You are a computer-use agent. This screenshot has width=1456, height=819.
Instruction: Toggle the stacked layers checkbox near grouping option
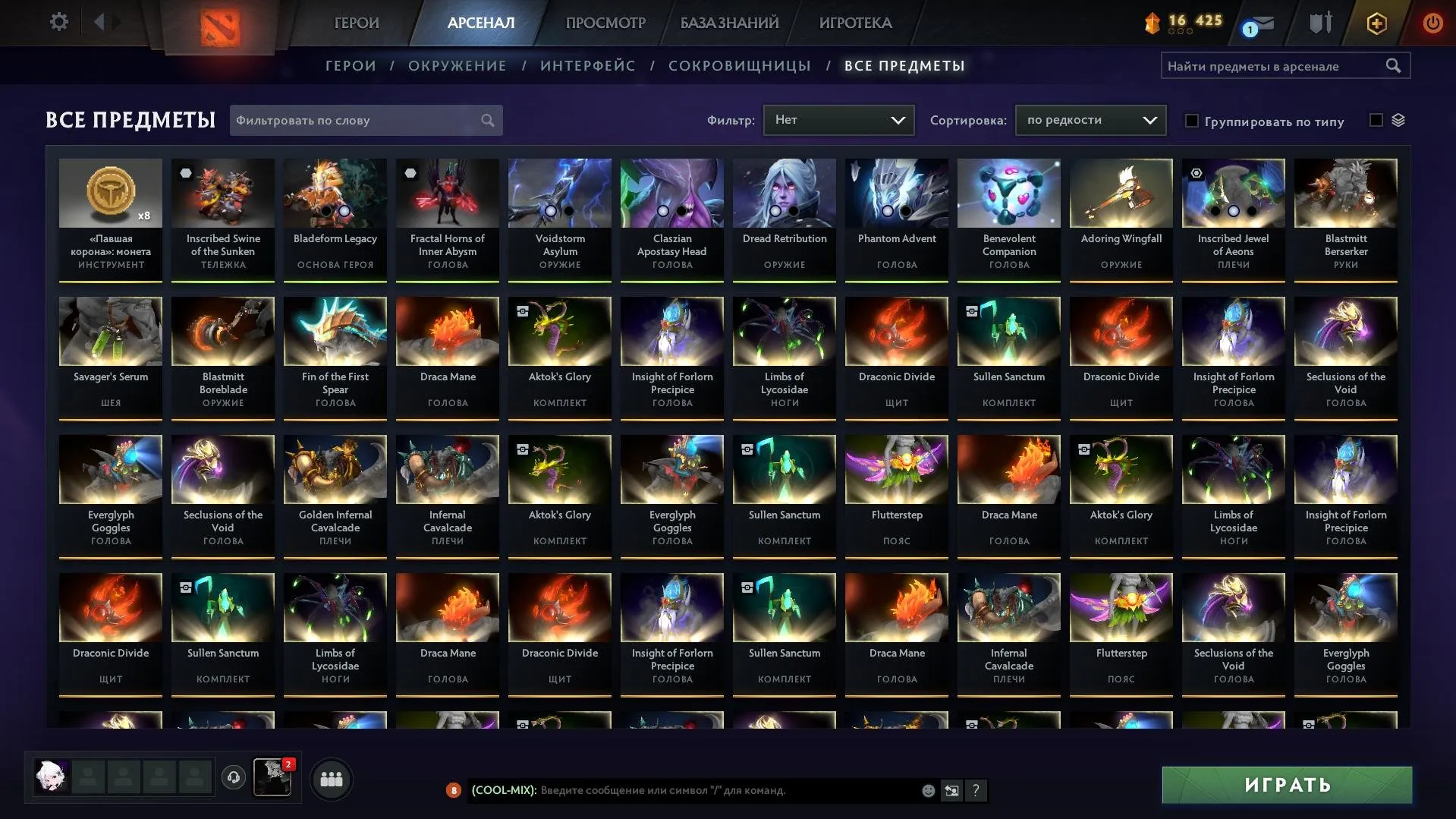coord(1375,119)
